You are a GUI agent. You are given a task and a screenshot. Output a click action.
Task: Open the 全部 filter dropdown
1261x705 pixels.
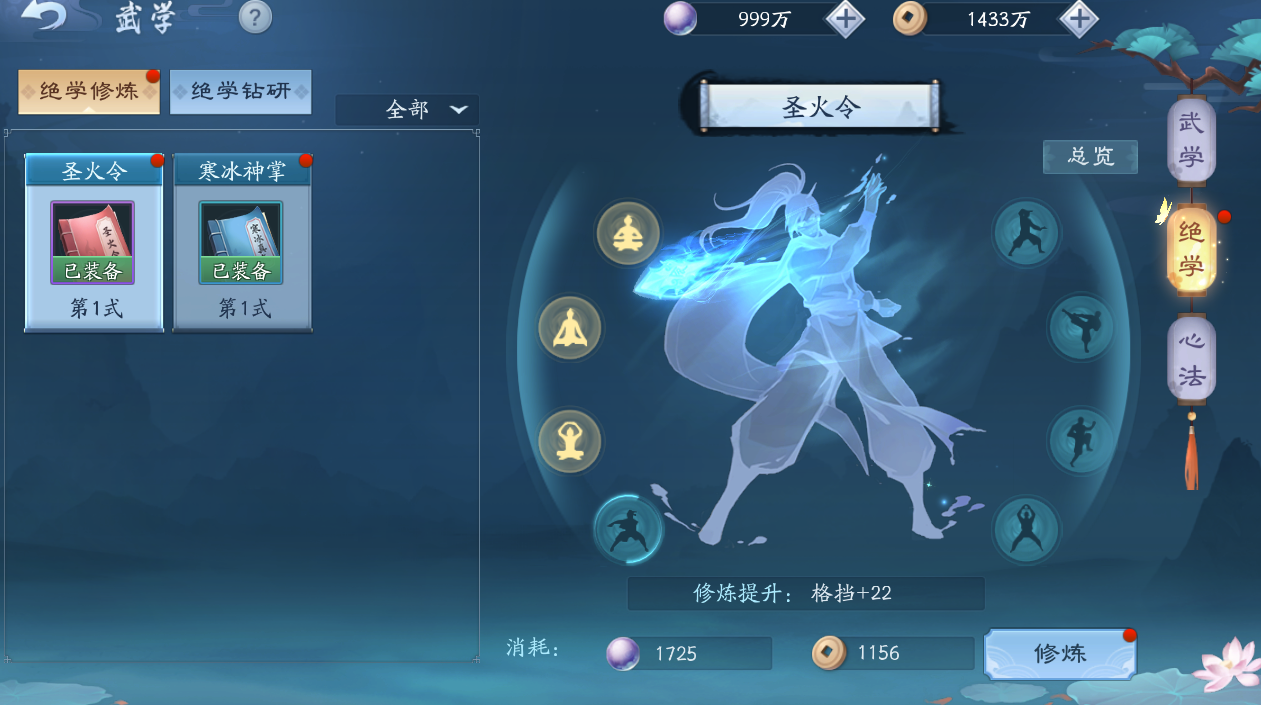[407, 110]
